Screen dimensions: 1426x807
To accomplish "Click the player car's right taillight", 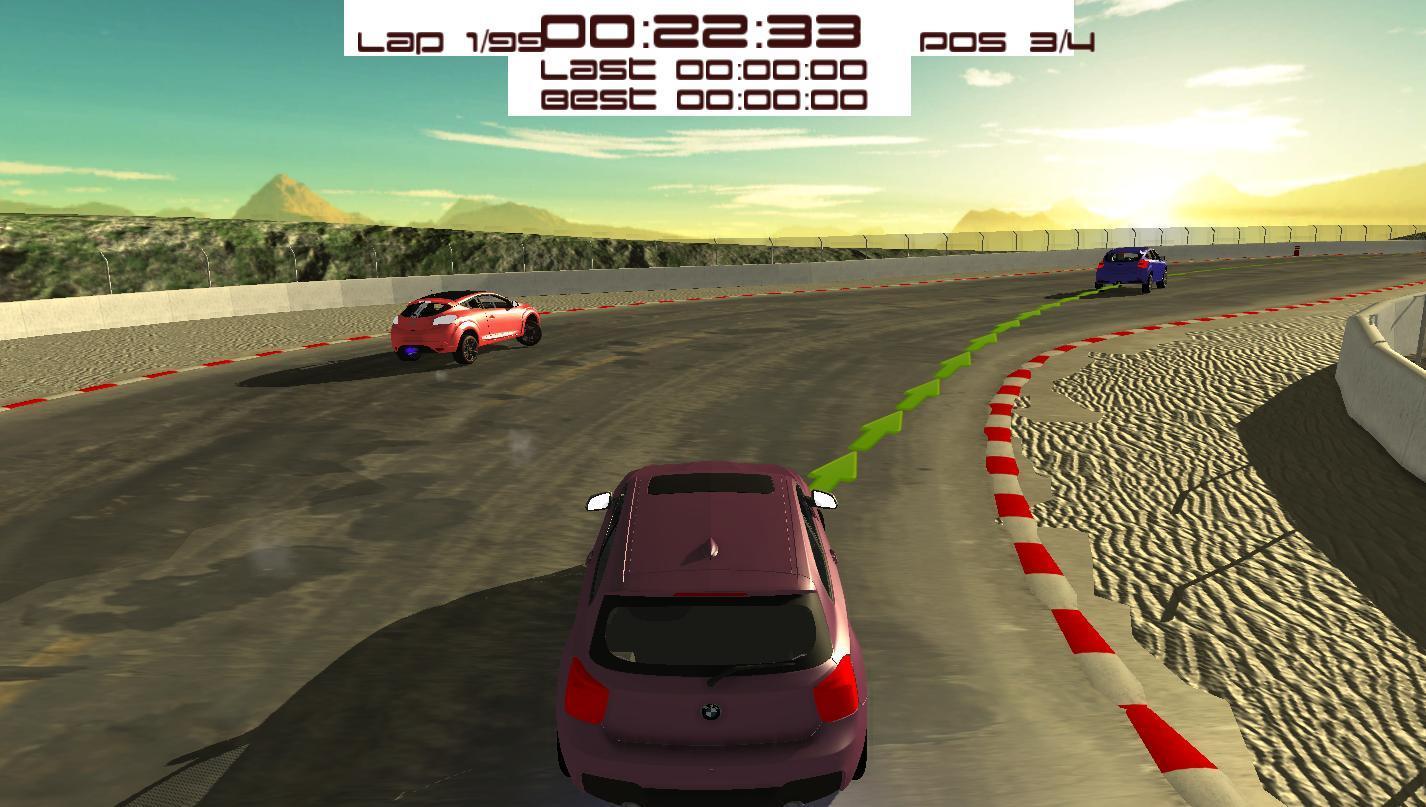I will coord(835,688).
